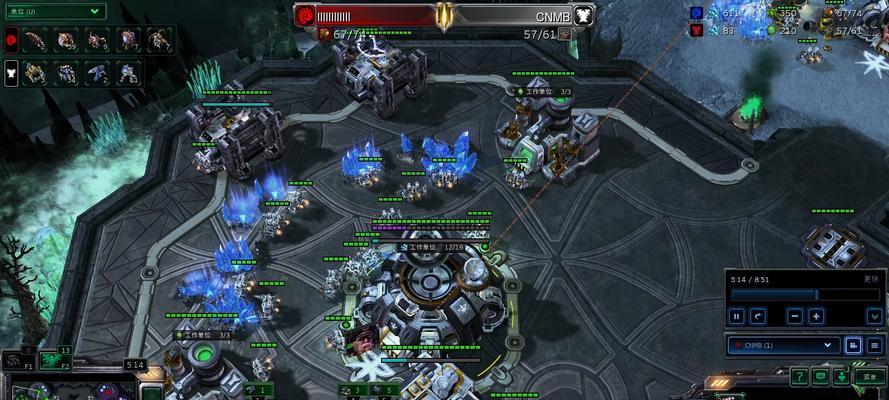The width and height of the screenshot is (889, 400).
Task: Select the white Terran player icon
Action: pyautogui.click(x=11, y=72)
